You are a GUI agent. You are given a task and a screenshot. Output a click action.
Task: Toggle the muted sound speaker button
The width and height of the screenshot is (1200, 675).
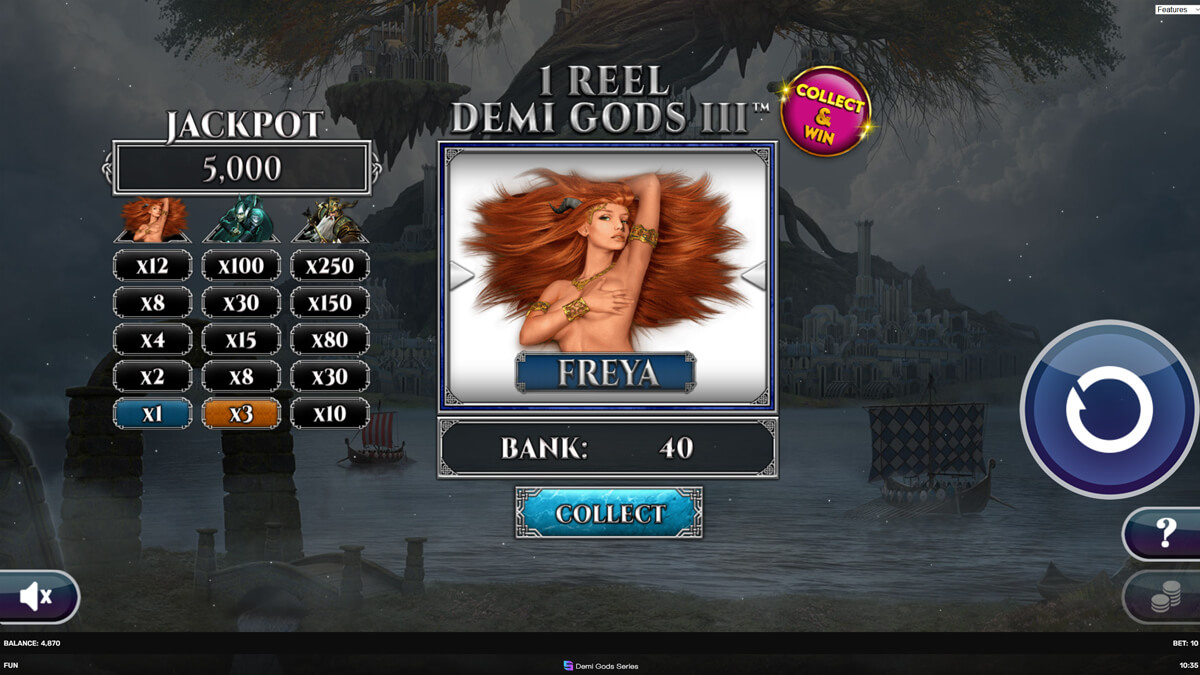pos(37,597)
